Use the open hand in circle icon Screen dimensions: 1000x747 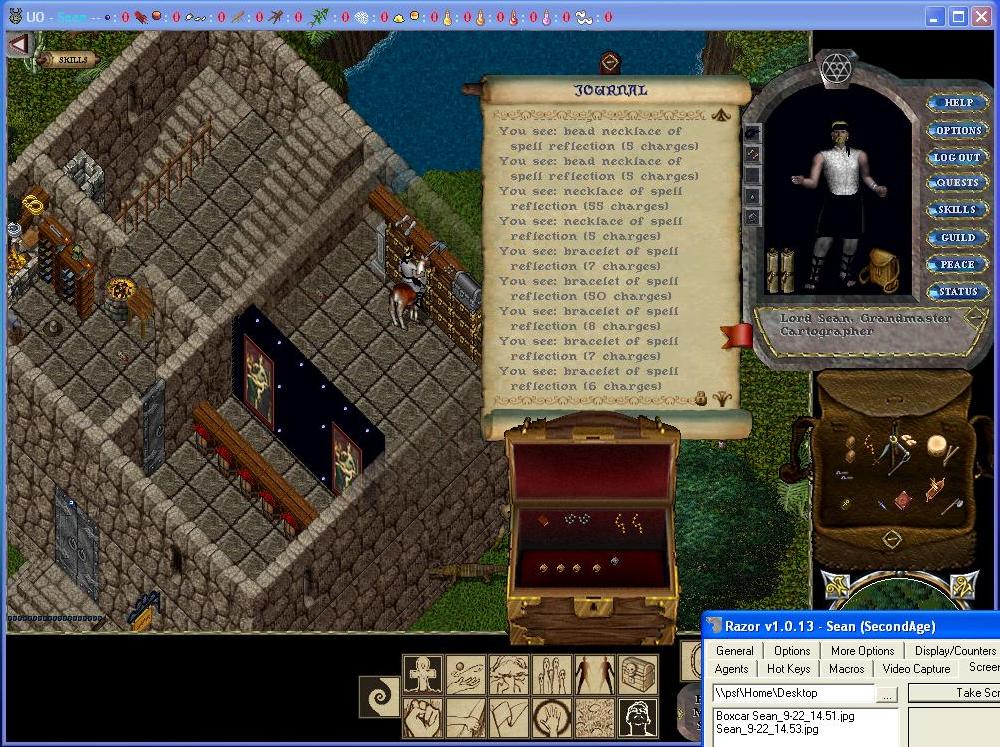[x=552, y=717]
